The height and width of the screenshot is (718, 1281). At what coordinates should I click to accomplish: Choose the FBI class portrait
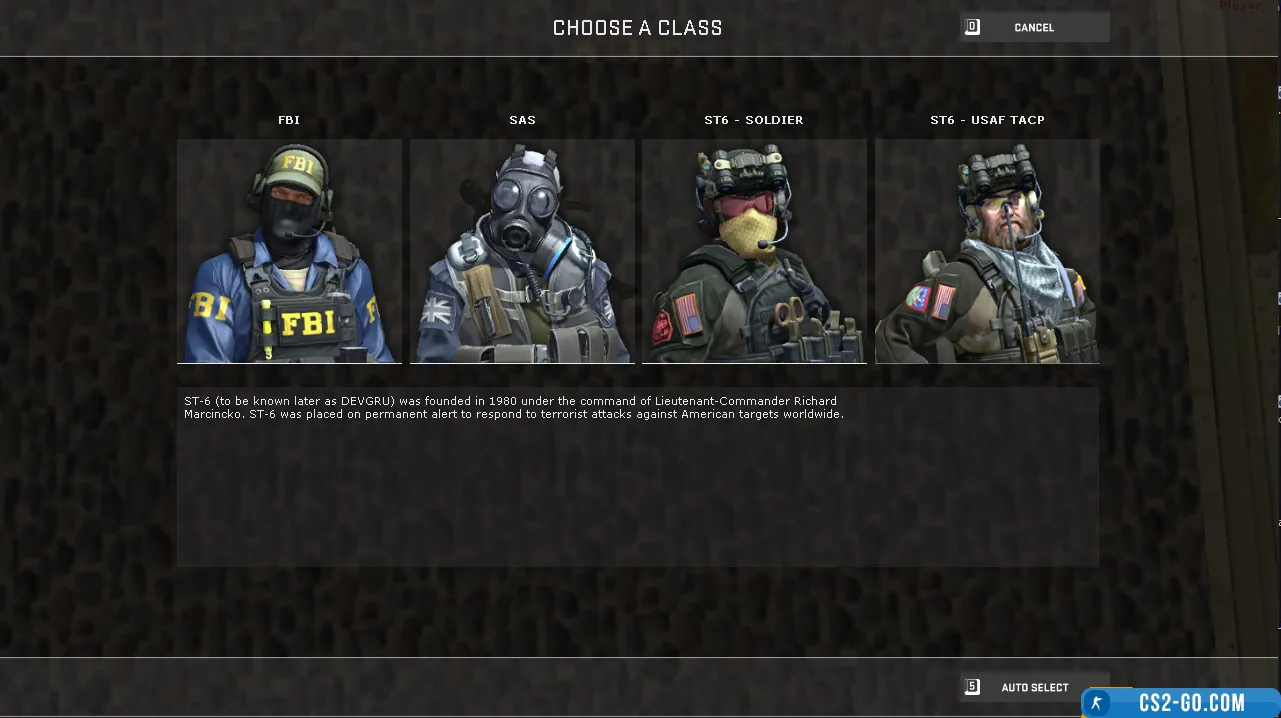coord(289,251)
